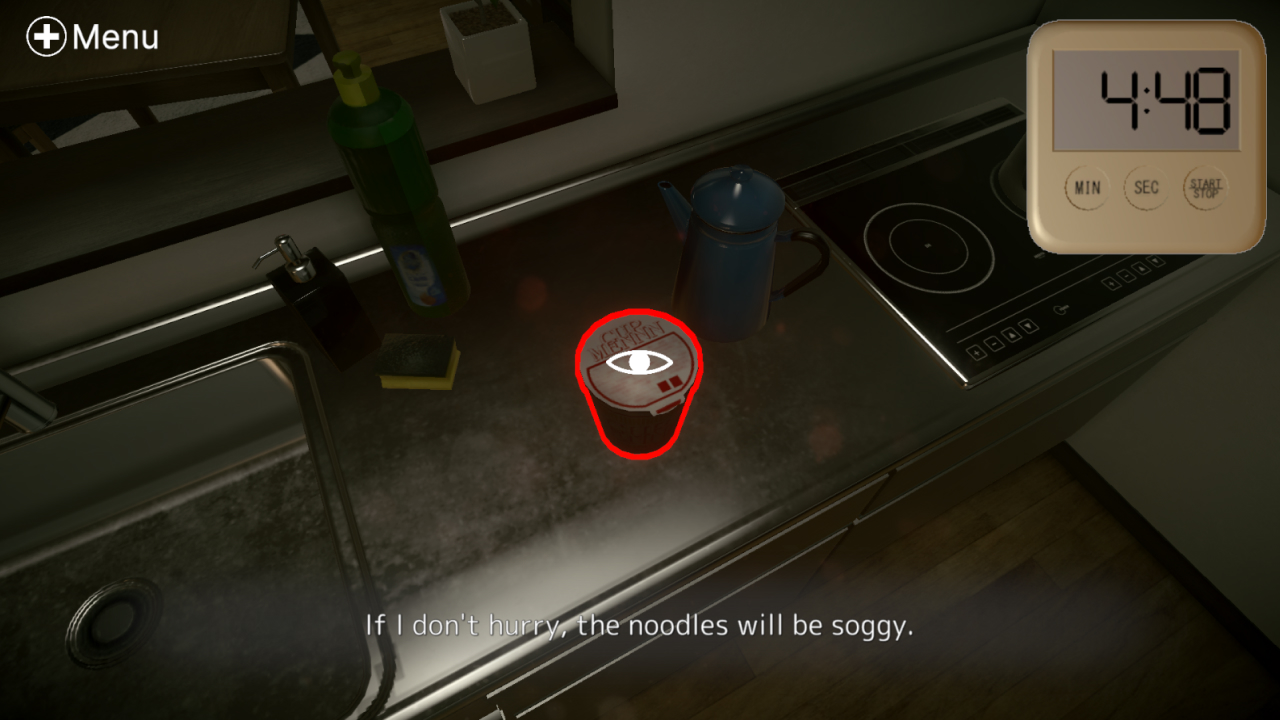Click the eye icon on the cup noodles
The image size is (1280, 720).
638,363
